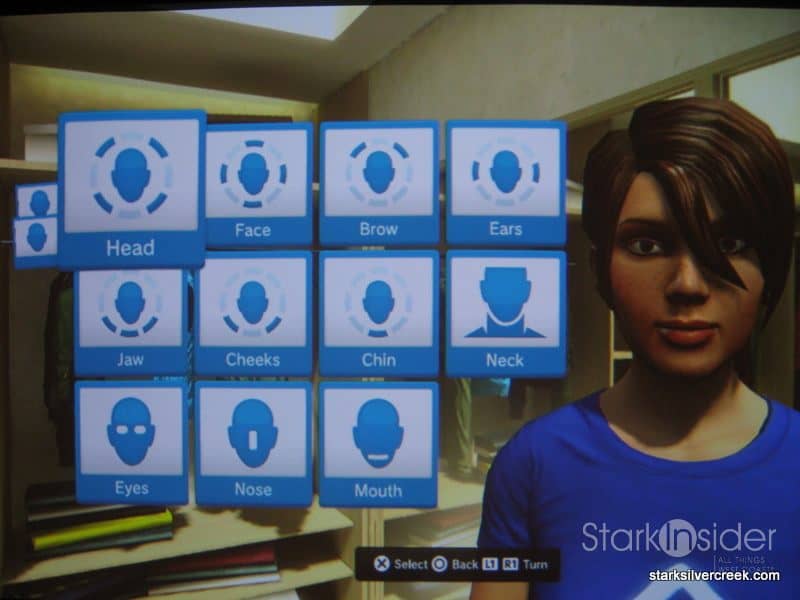Screen dimensions: 800x600
Task: Choose the Brow option
Action: point(378,182)
